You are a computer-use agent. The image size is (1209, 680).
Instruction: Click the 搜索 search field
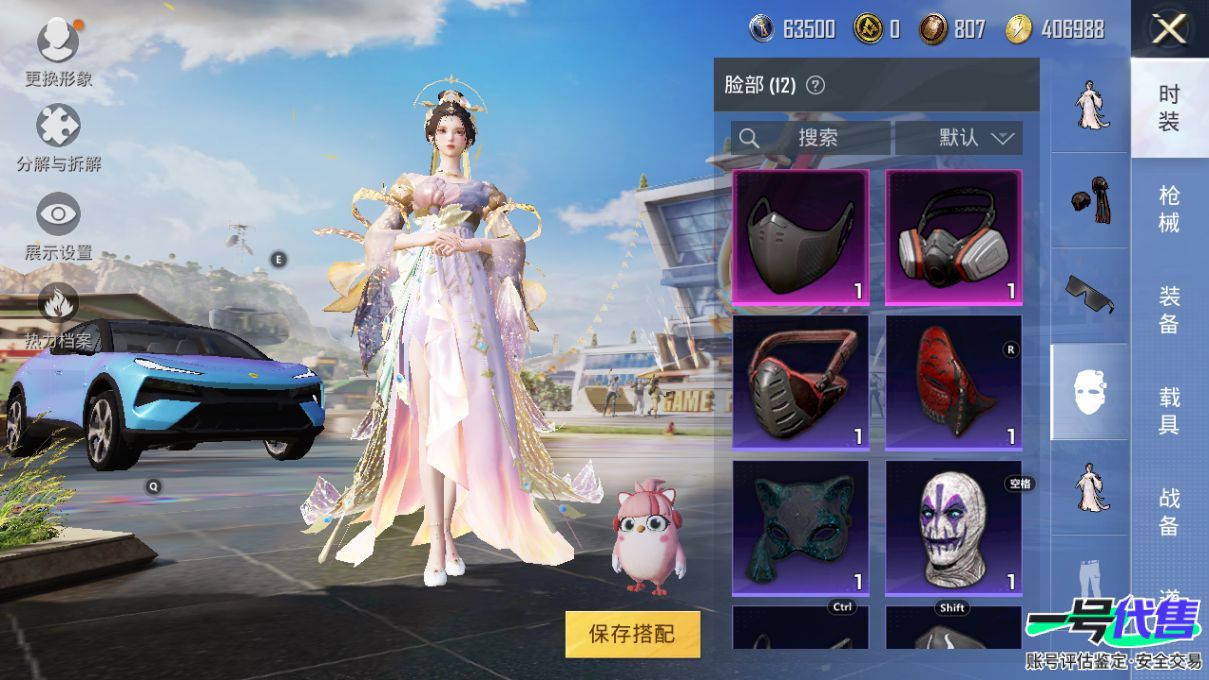coord(810,138)
